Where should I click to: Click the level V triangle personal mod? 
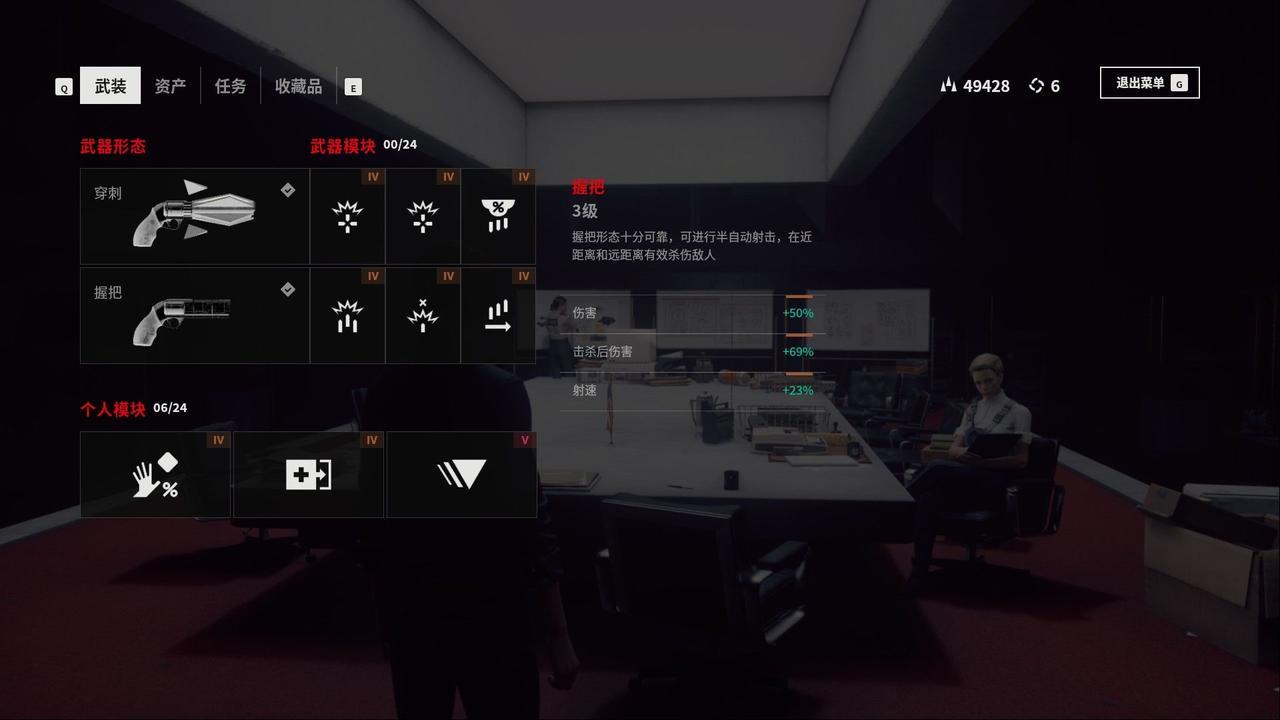click(461, 474)
